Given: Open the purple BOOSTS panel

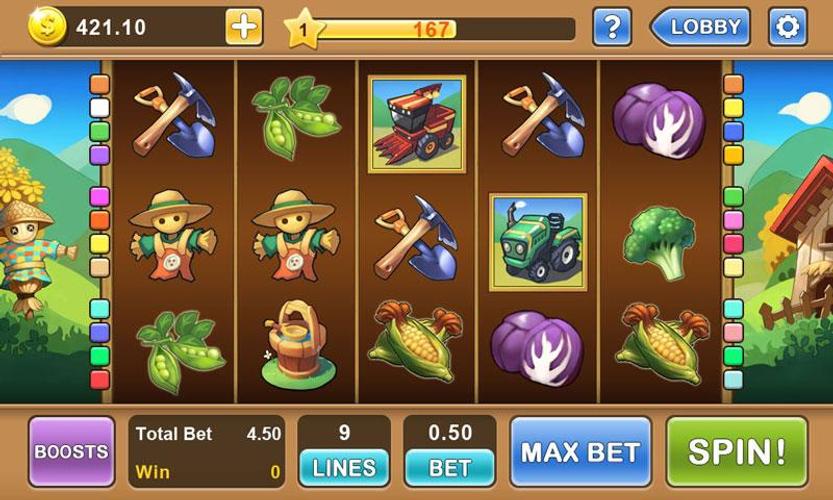Looking at the screenshot, I should pyautogui.click(x=71, y=451).
